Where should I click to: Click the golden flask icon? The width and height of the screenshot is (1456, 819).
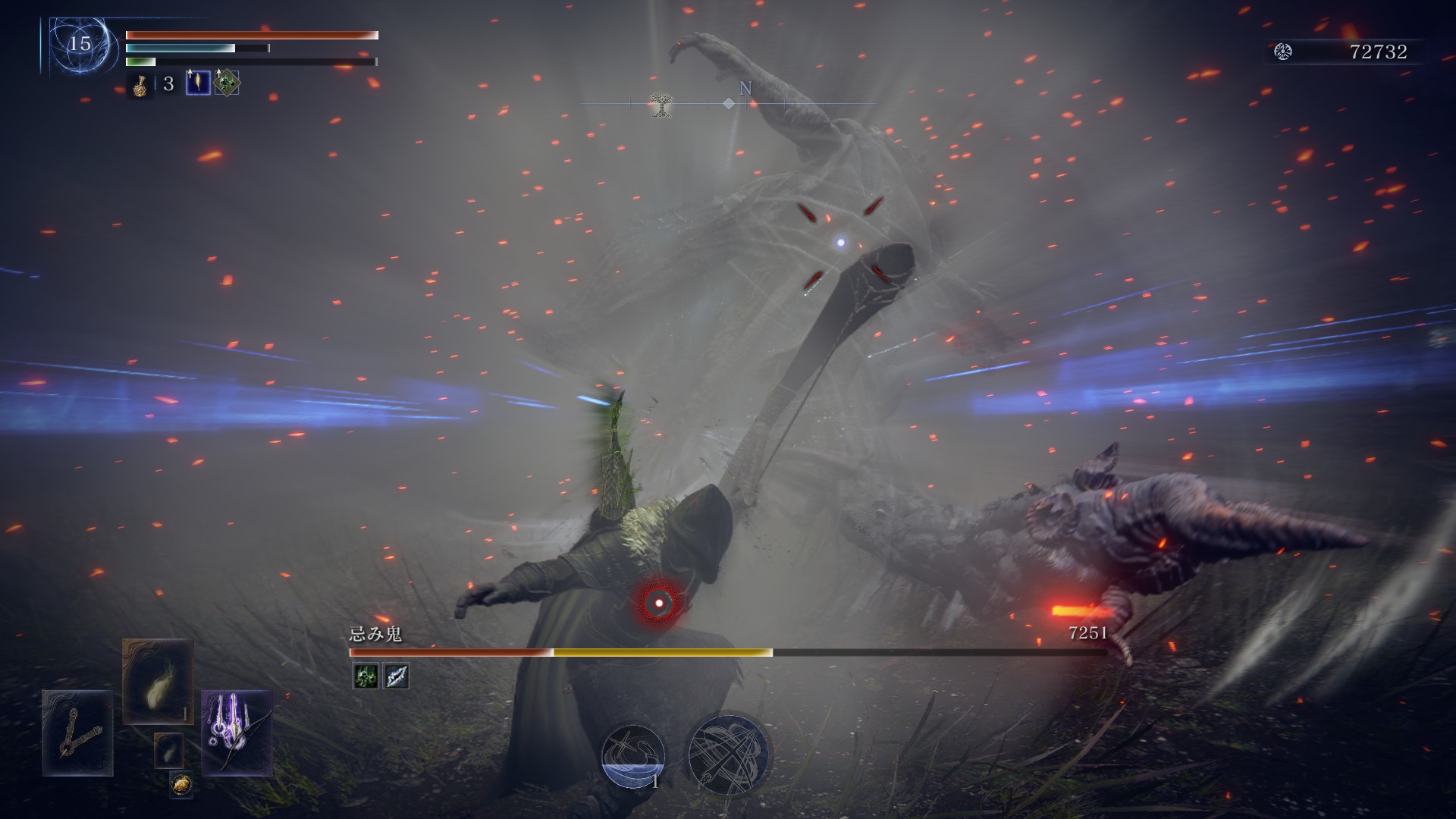tap(140, 84)
